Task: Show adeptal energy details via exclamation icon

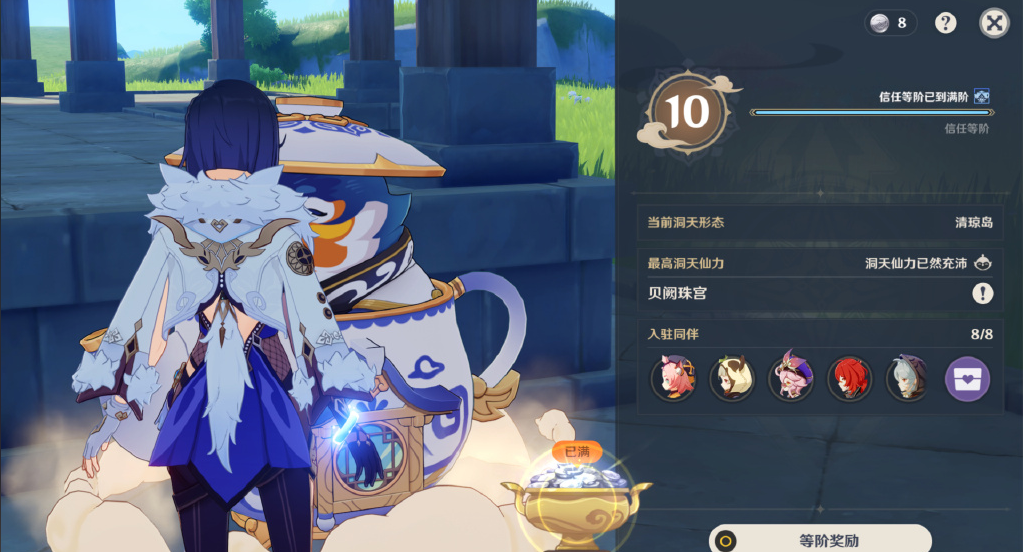Action: click(982, 293)
